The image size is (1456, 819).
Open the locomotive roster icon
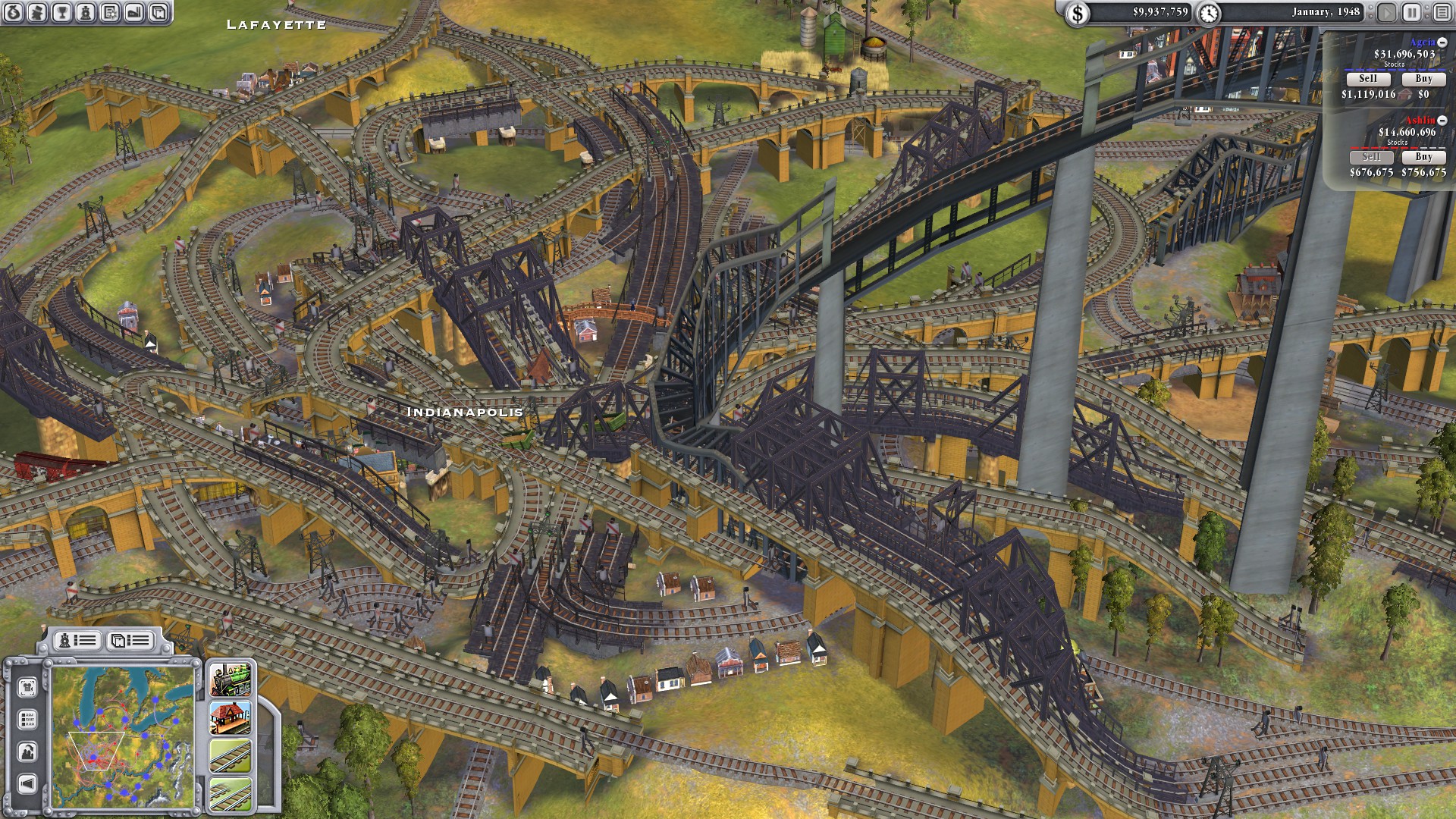pyautogui.click(x=86, y=13)
